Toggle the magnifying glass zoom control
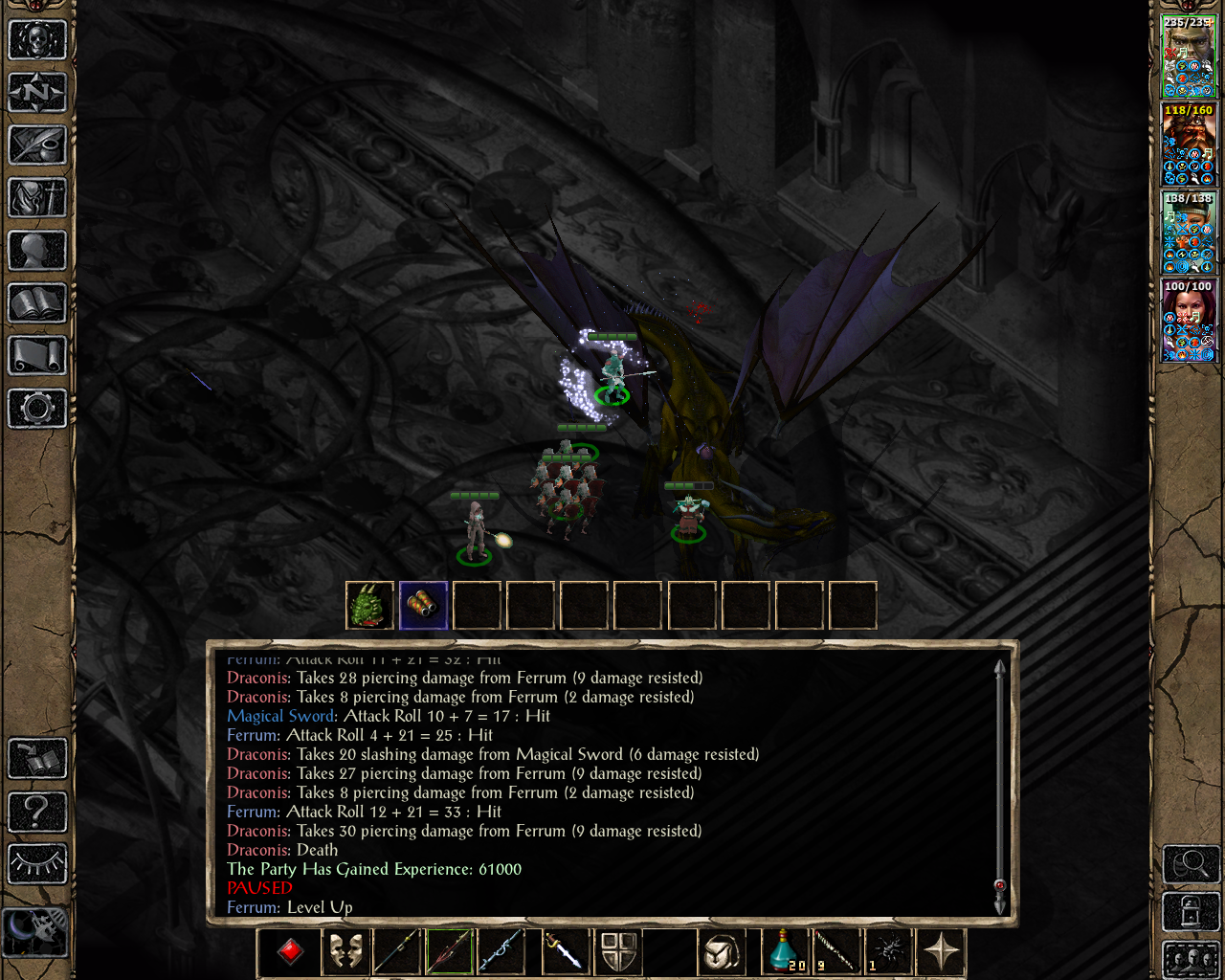The width and height of the screenshot is (1225, 980). point(1190,861)
